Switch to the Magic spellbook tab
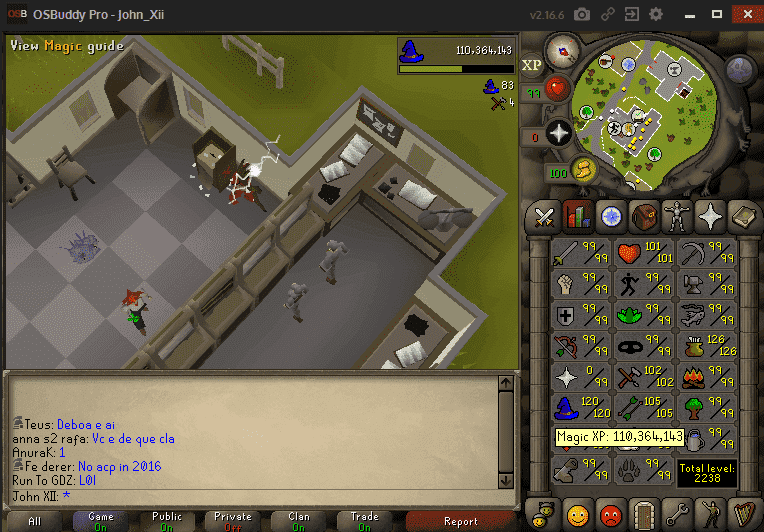This screenshot has width=764, height=532. [744, 216]
